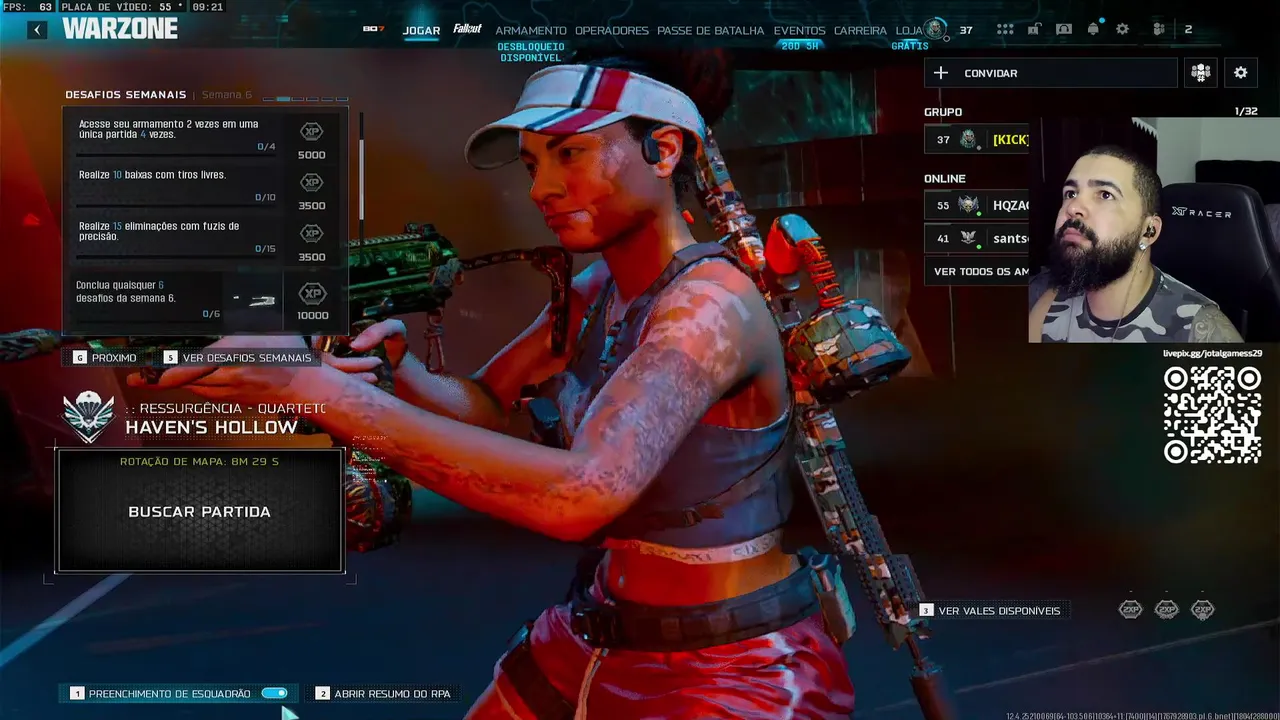Click Buscar Partida to find a match

click(x=200, y=511)
